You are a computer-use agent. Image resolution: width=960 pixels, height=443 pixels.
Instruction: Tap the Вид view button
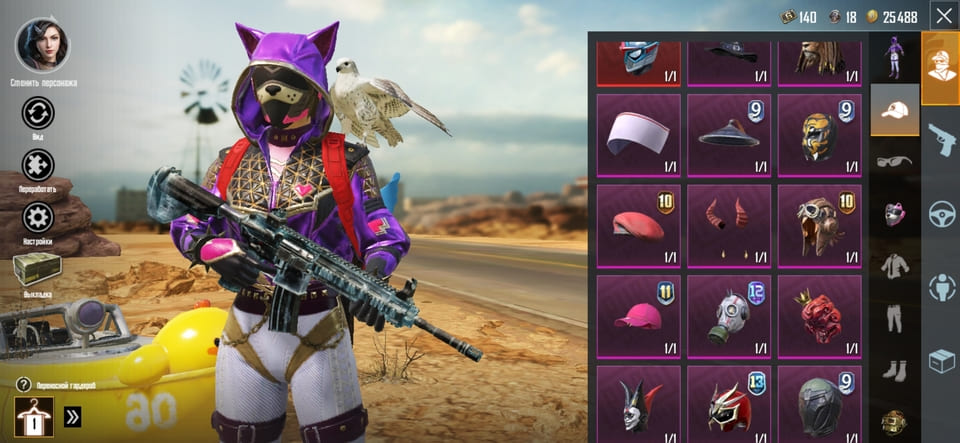[38, 113]
